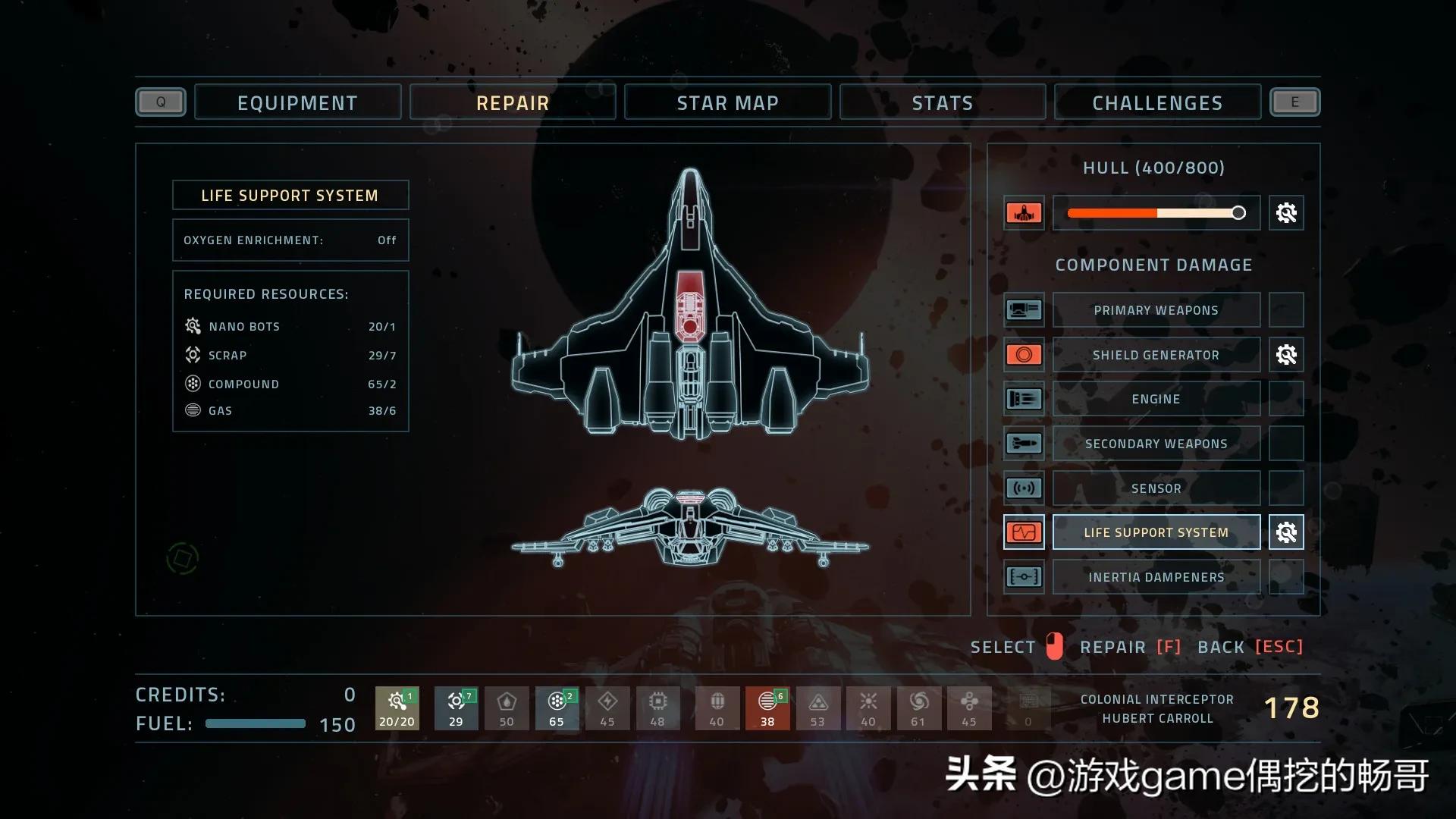The width and height of the screenshot is (1456, 819).
Task: Open the hull repair gear options
Action: (1285, 213)
